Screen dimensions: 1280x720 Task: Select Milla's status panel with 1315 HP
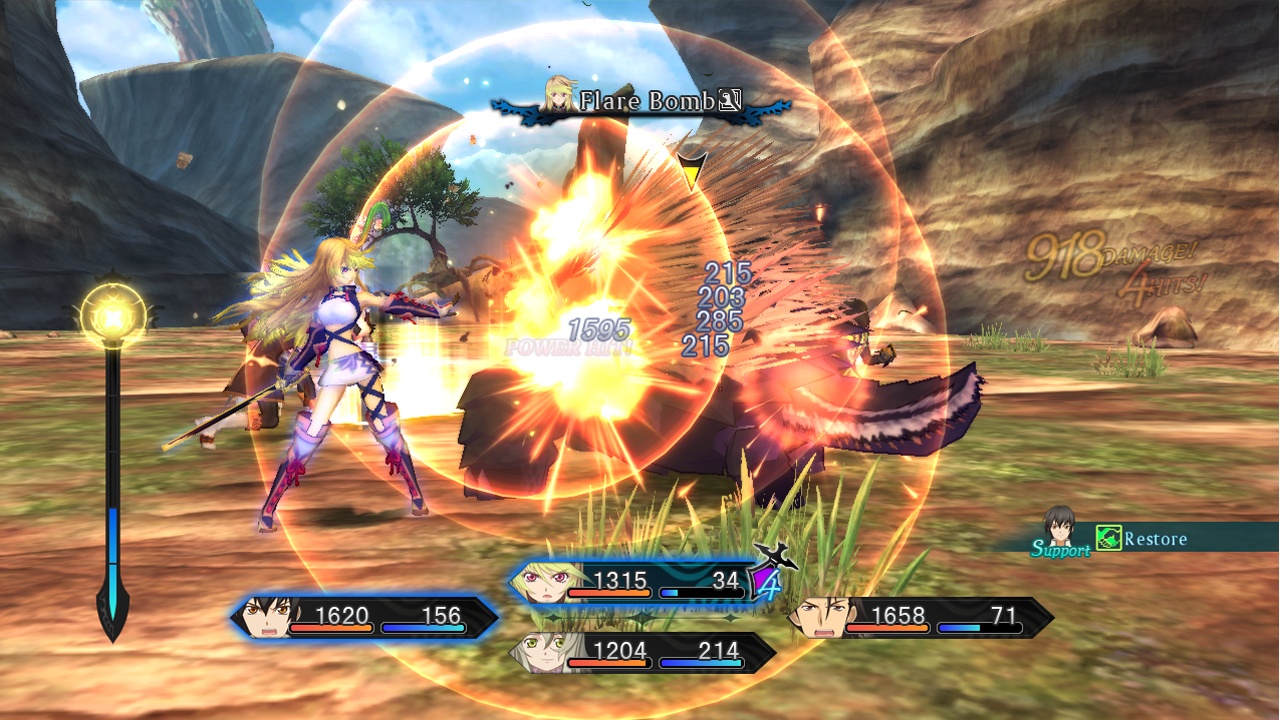[640, 582]
